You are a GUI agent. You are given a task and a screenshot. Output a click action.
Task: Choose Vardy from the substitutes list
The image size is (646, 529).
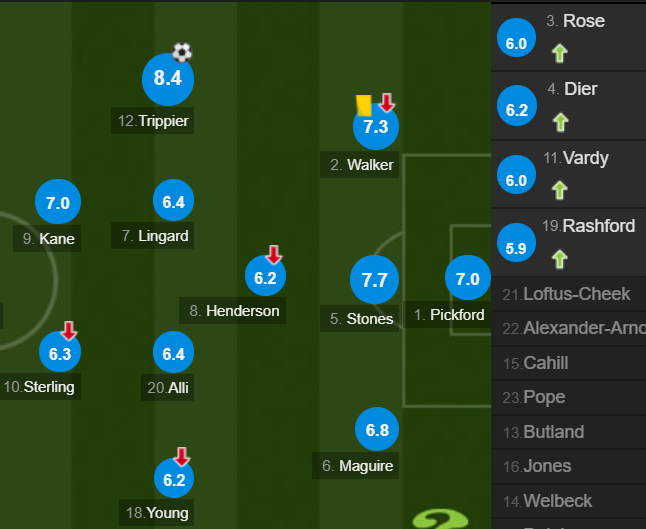568,172
